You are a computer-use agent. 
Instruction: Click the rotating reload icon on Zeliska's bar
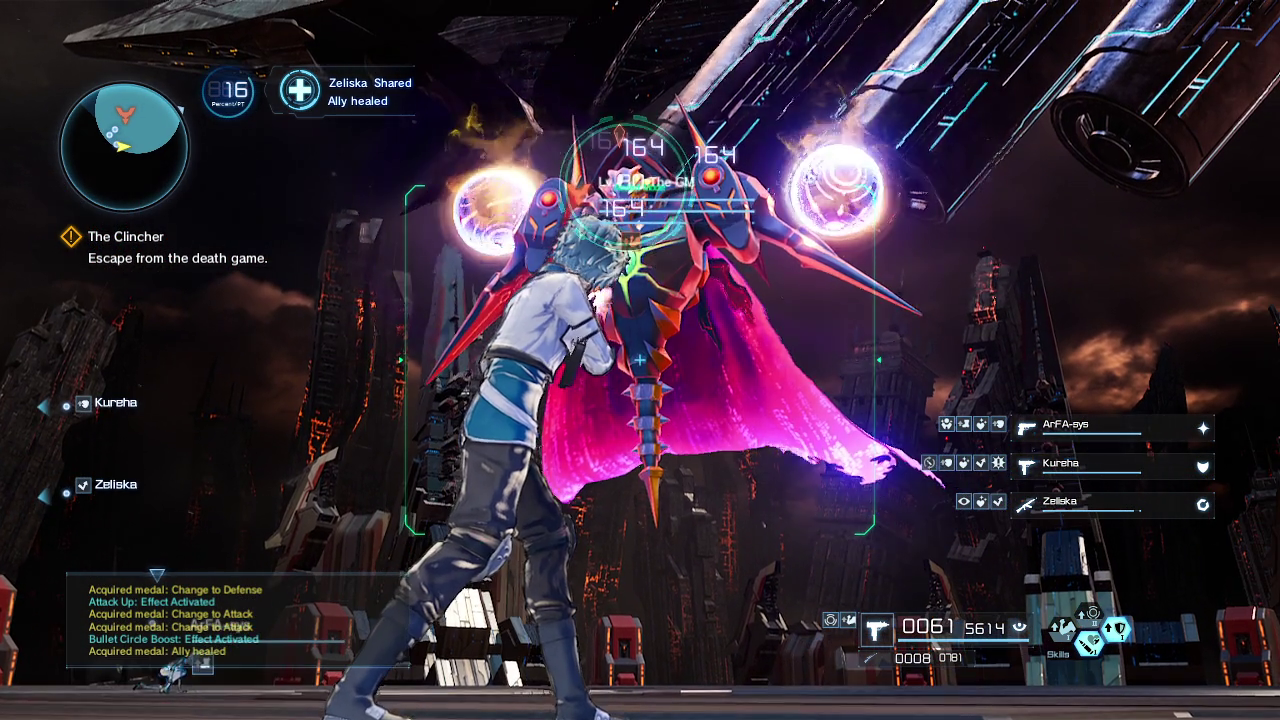pyautogui.click(x=1202, y=504)
